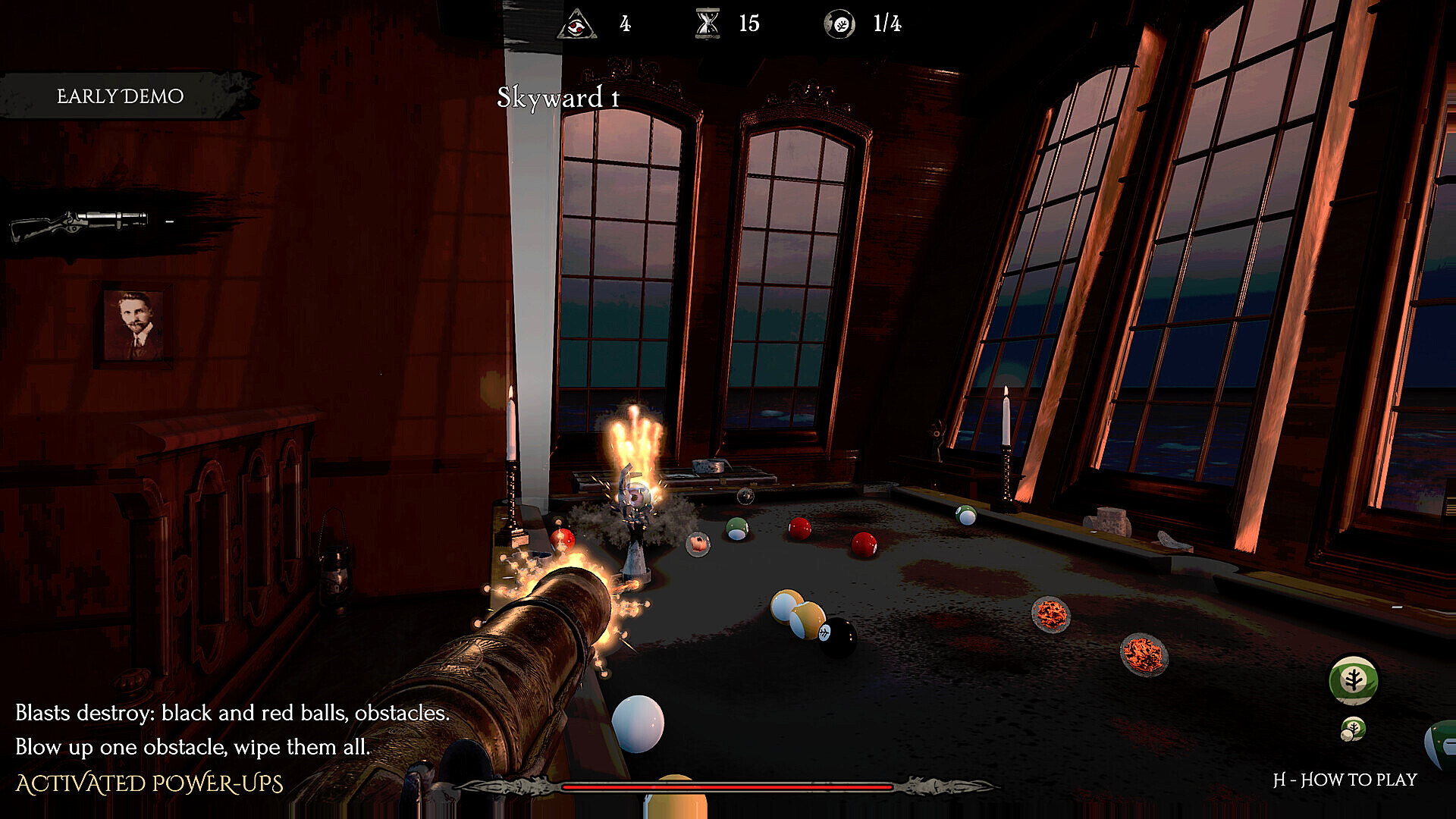Expand the Skyward level title

click(557, 97)
